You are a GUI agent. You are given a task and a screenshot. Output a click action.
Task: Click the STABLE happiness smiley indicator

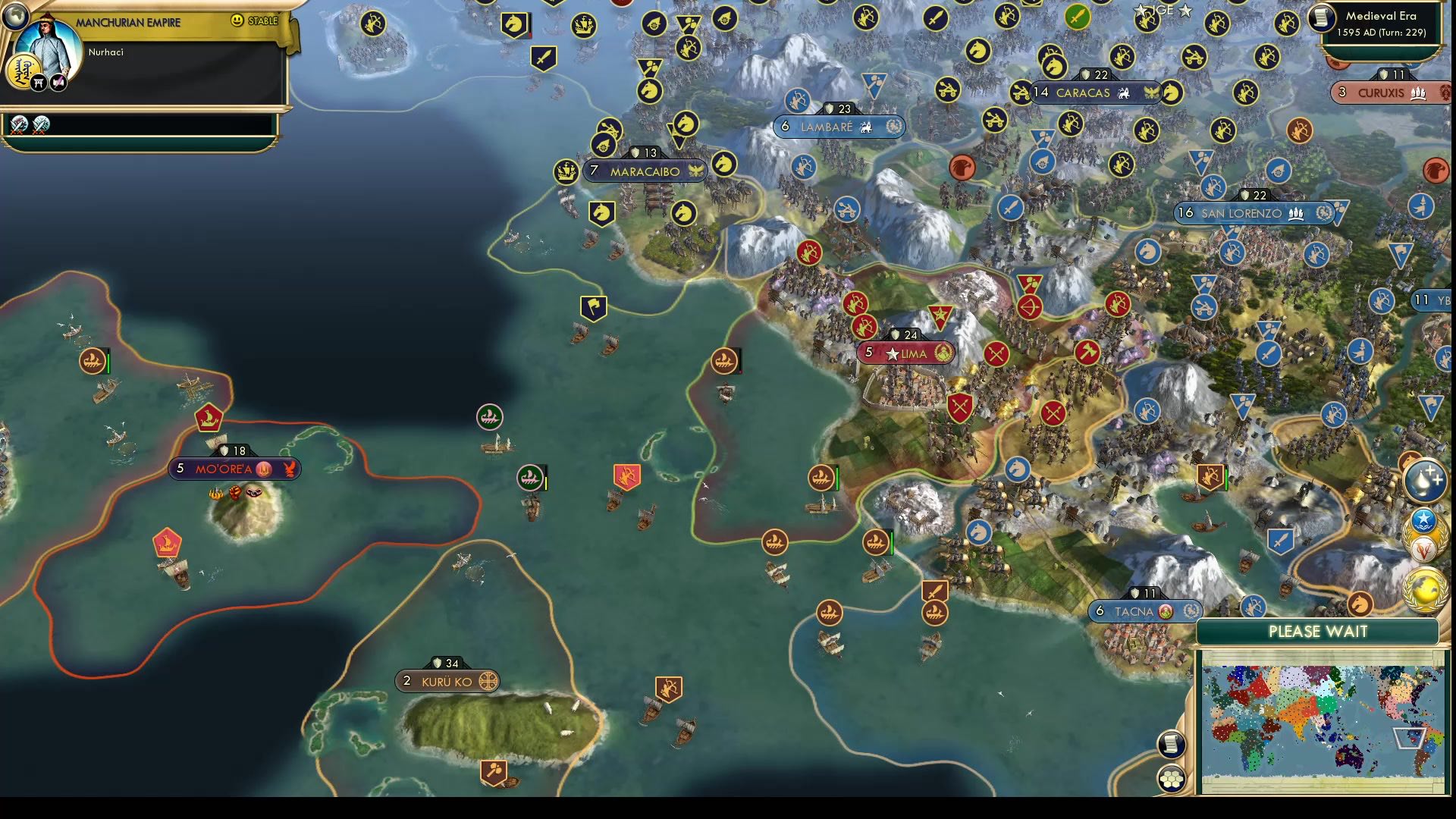click(236, 20)
